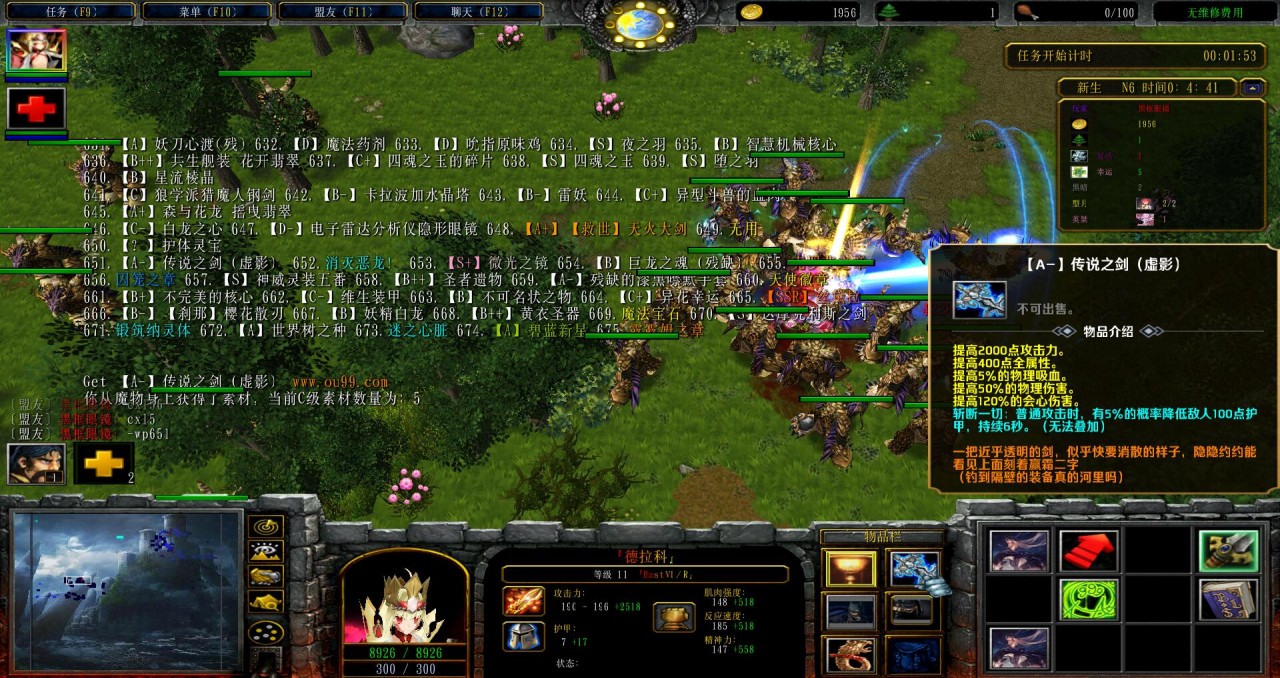This screenshot has height=678, width=1280.
Task: Select the golden dragon inventory item
Action: (x=851, y=653)
